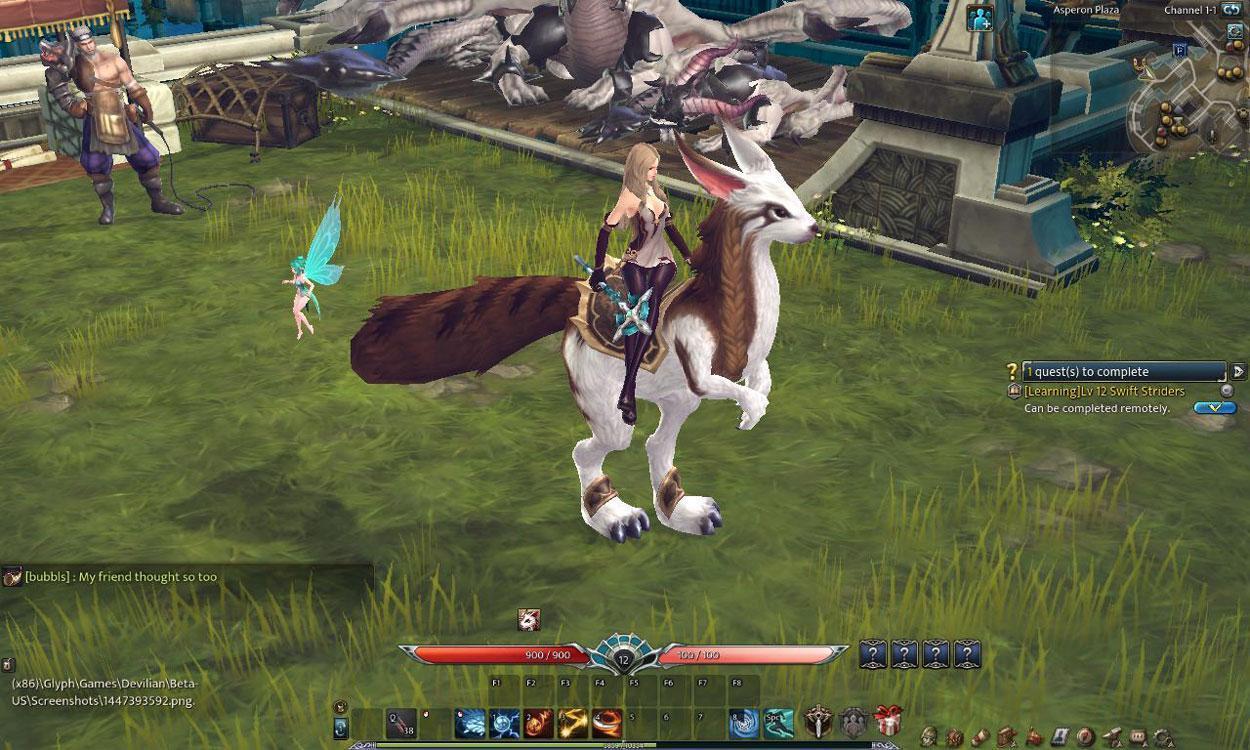Cast the fire swirl skill in slot 2
This screenshot has height=750, width=1250.
(539, 721)
